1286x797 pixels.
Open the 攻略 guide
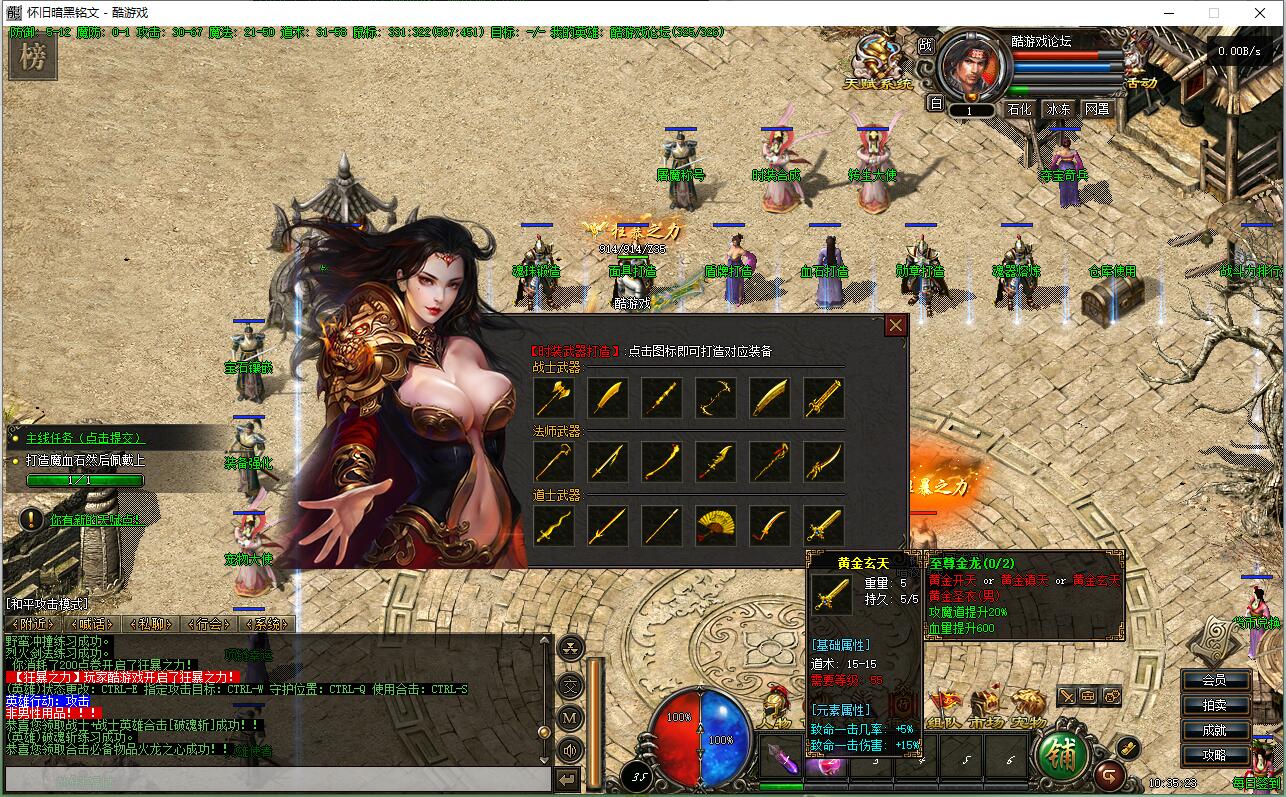pyautogui.click(x=1214, y=755)
